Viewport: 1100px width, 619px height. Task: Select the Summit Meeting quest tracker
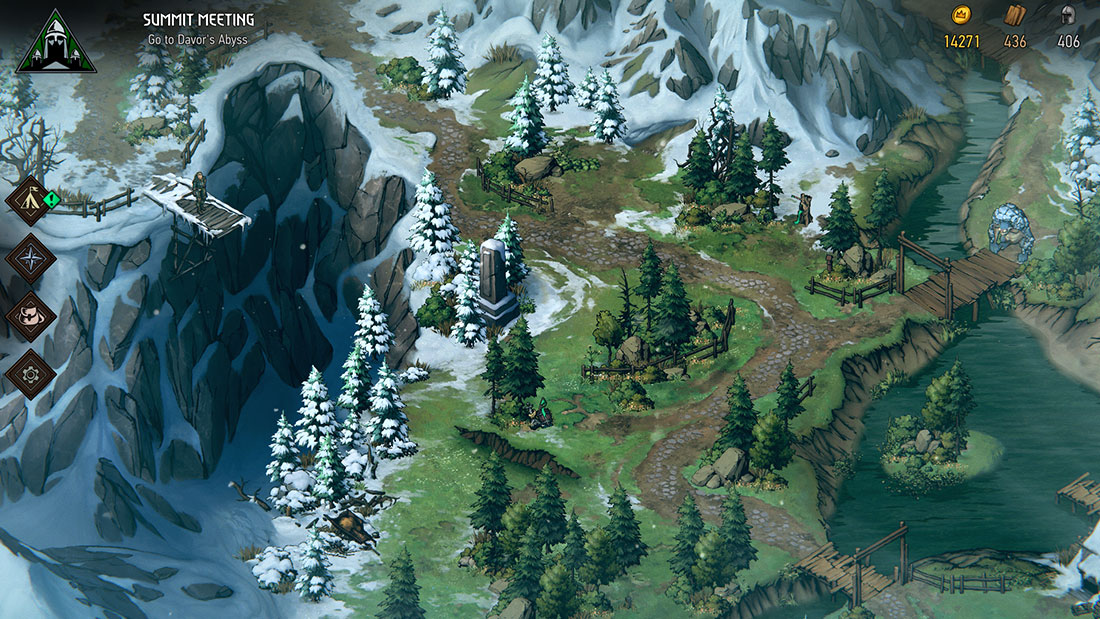click(198, 20)
